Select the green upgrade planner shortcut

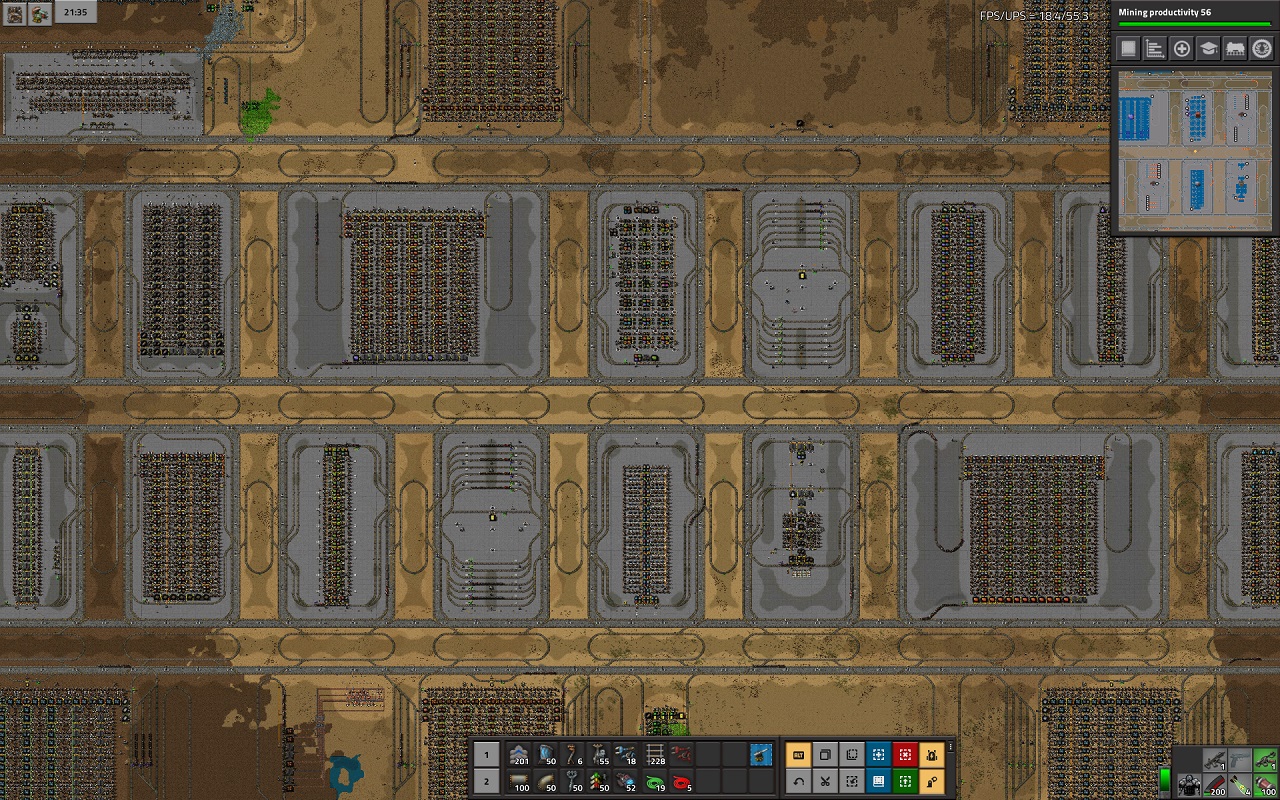[x=905, y=782]
